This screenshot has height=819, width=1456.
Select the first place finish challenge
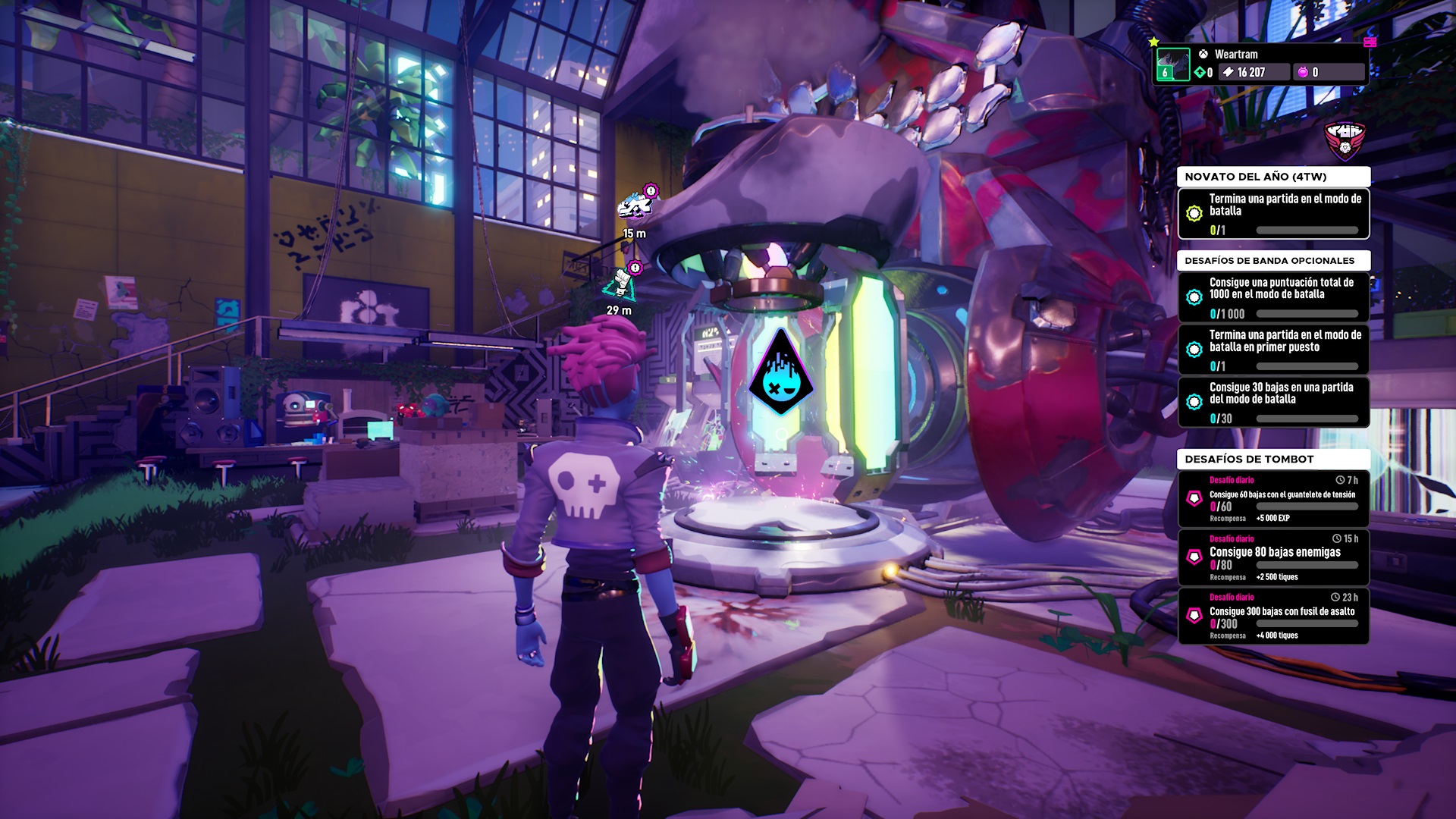pos(1273,350)
